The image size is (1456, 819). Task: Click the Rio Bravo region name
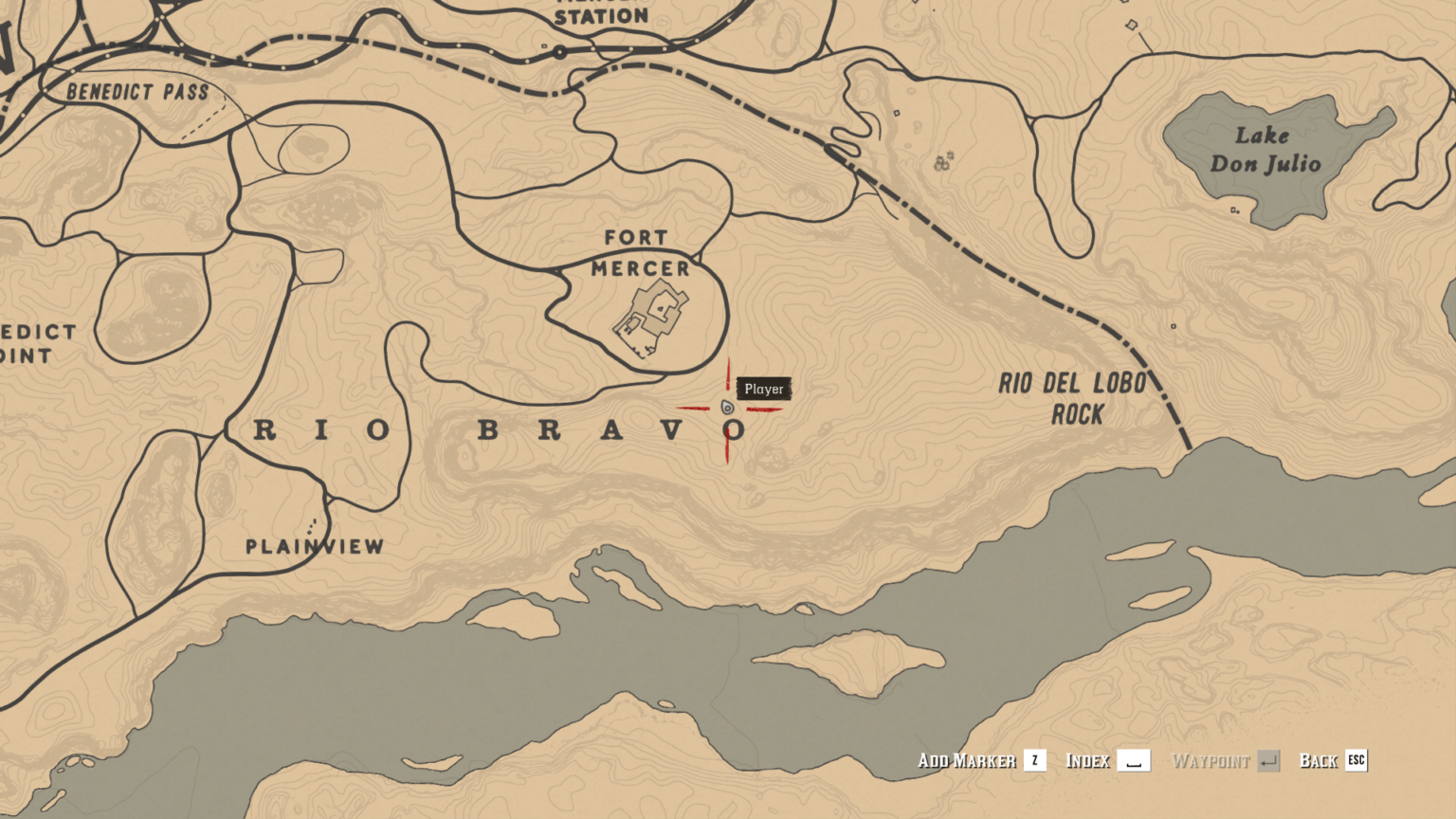[x=498, y=430]
